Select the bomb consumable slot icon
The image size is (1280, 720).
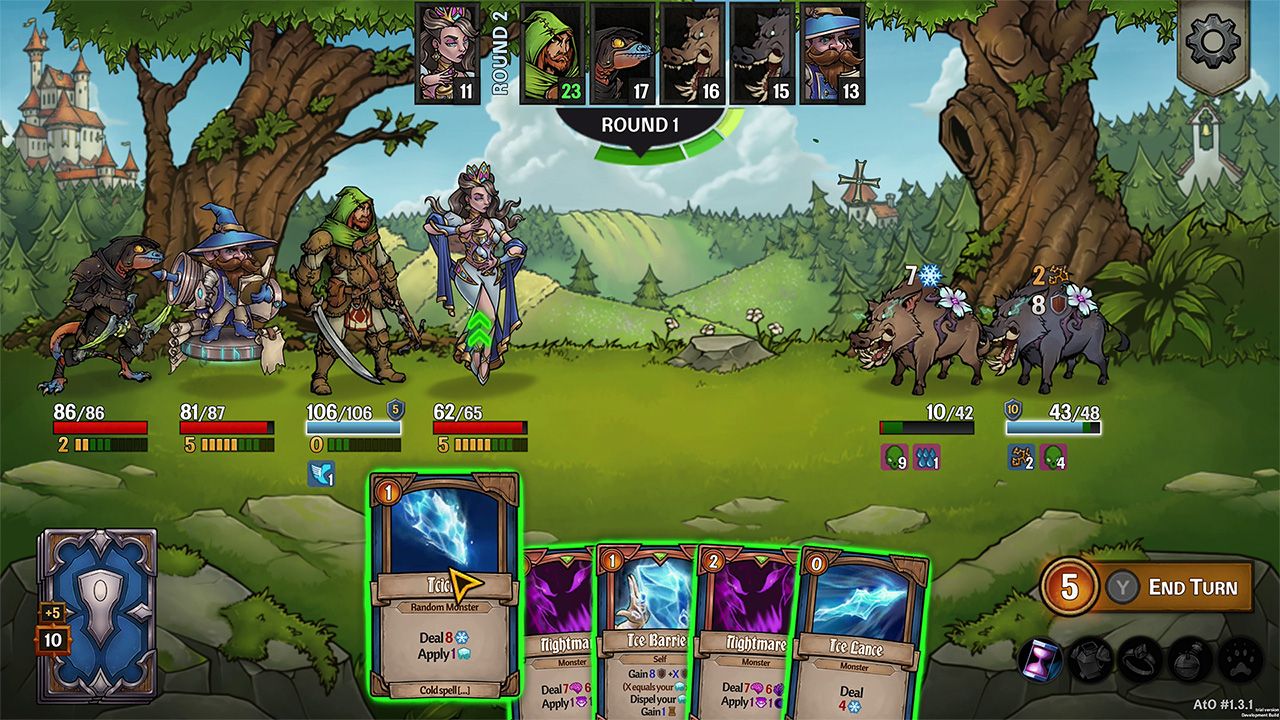pyautogui.click(x=1188, y=659)
